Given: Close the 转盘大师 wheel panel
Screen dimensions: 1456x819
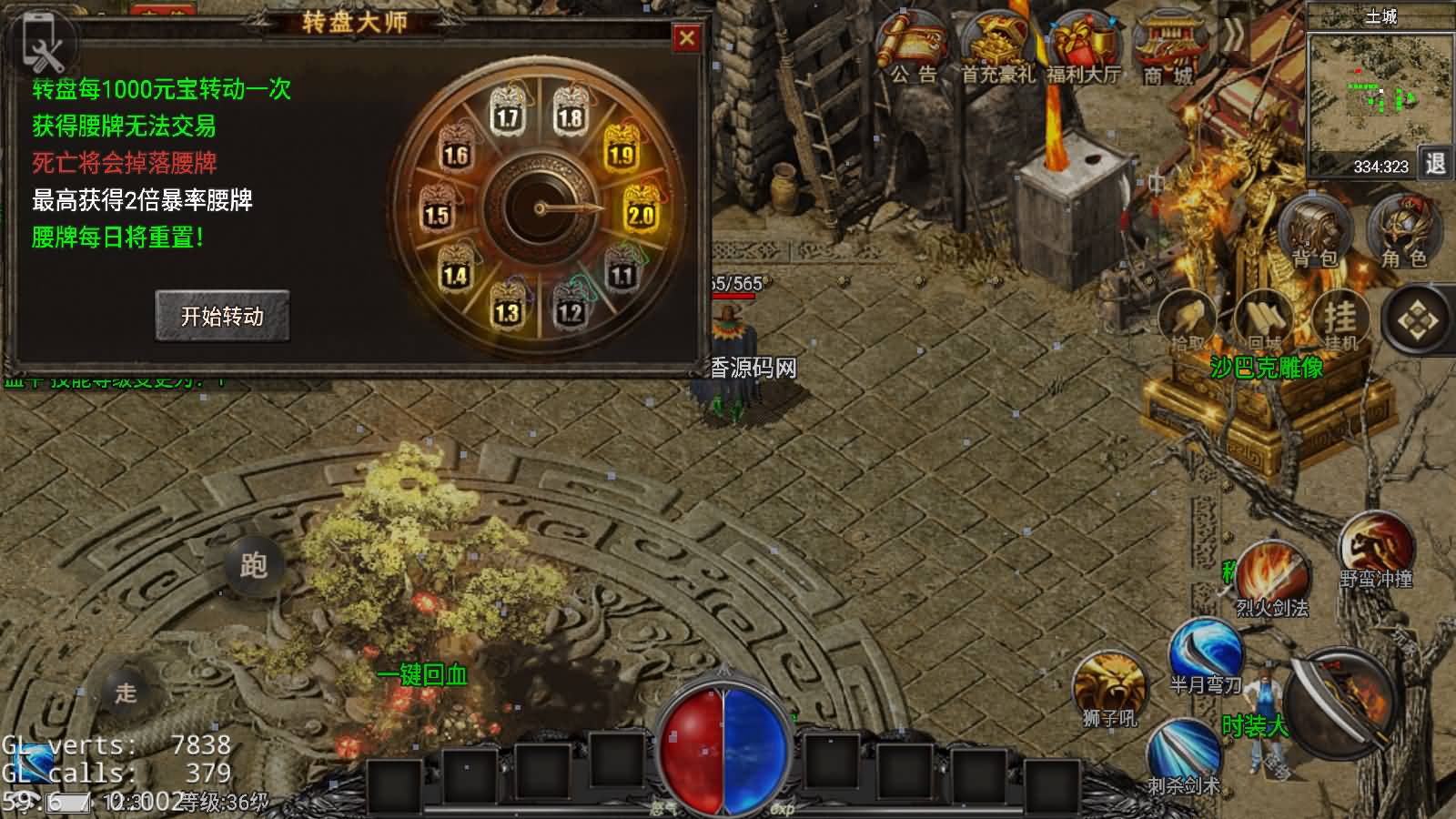Looking at the screenshot, I should pyautogui.click(x=686, y=38).
